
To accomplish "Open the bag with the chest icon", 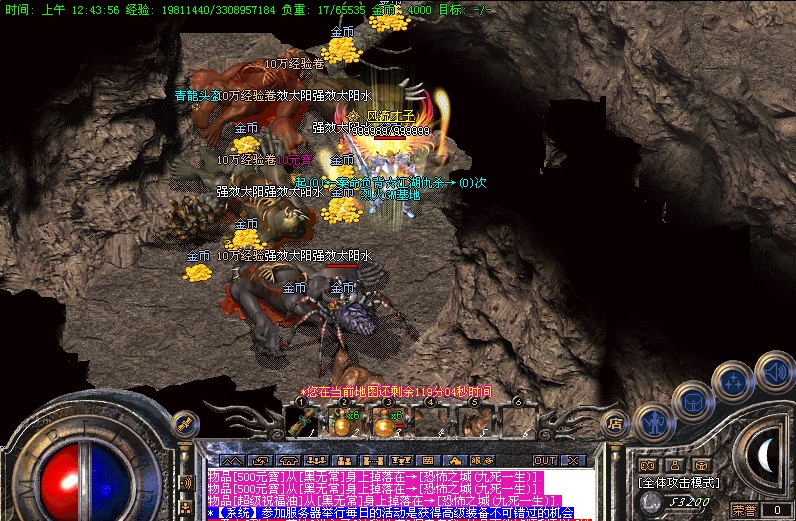I will (693, 400).
